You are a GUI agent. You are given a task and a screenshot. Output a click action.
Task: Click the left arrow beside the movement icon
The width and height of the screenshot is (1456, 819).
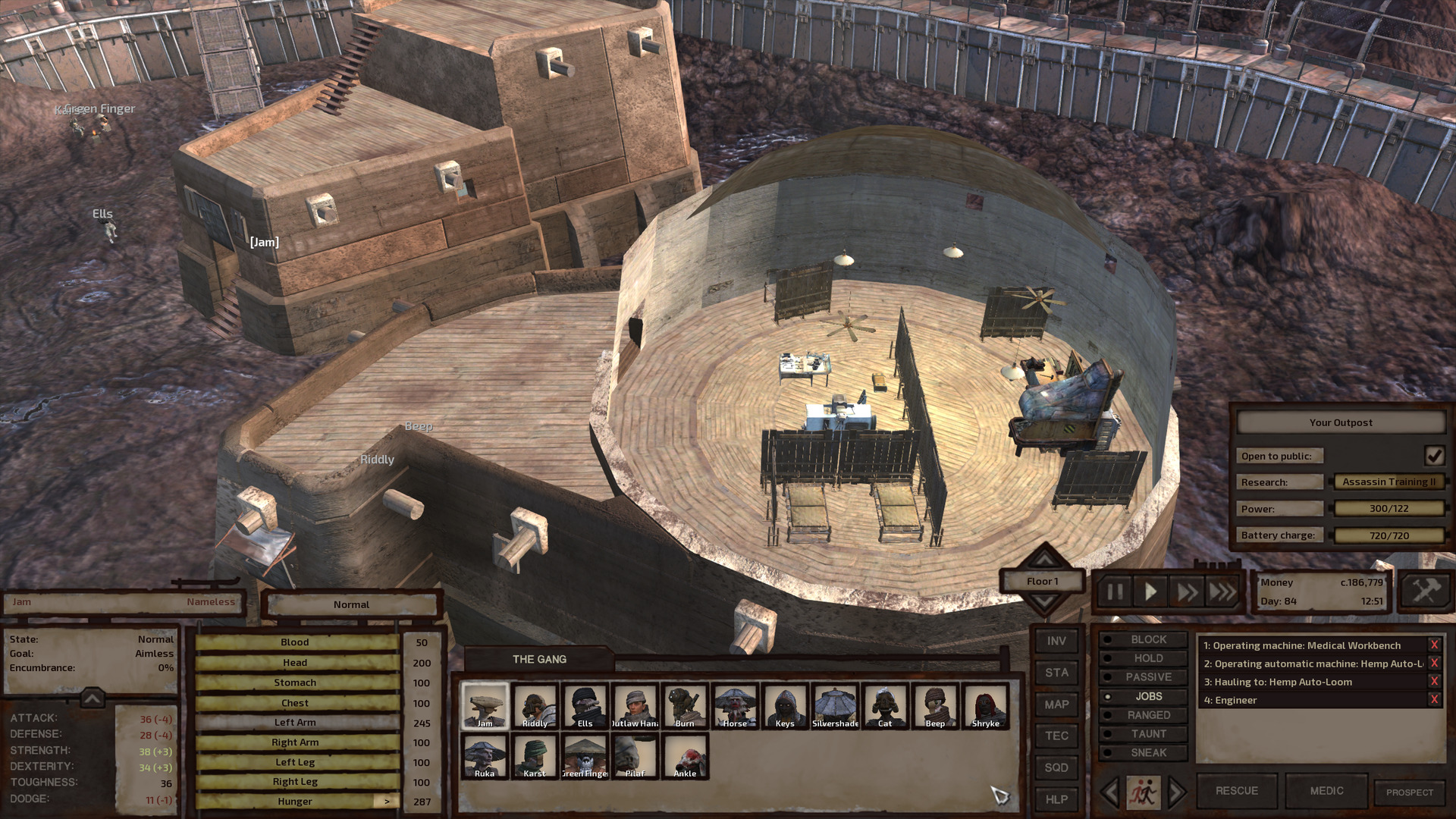(1109, 790)
